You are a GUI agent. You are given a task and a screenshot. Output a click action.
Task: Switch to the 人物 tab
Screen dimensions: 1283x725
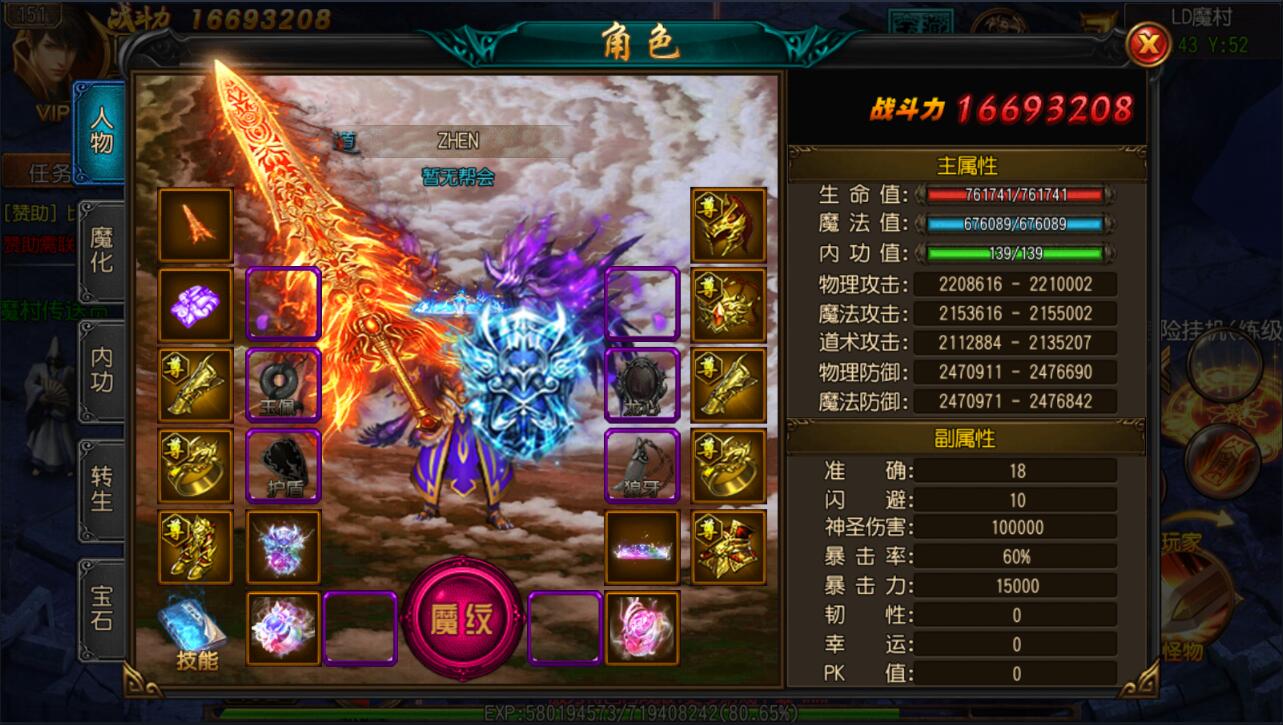click(102, 130)
